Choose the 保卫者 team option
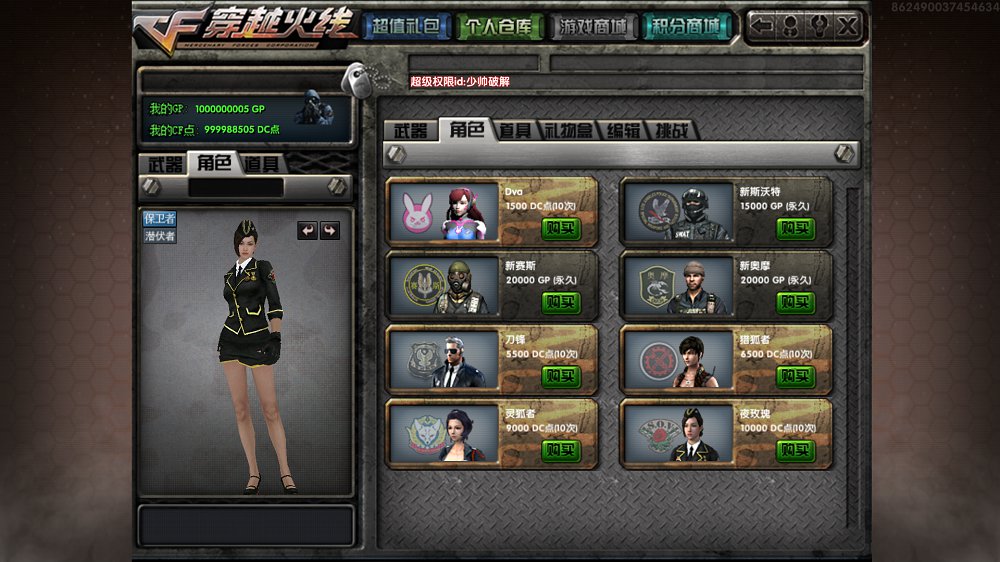Image resolution: width=1000 pixels, height=562 pixels. pyautogui.click(x=160, y=218)
